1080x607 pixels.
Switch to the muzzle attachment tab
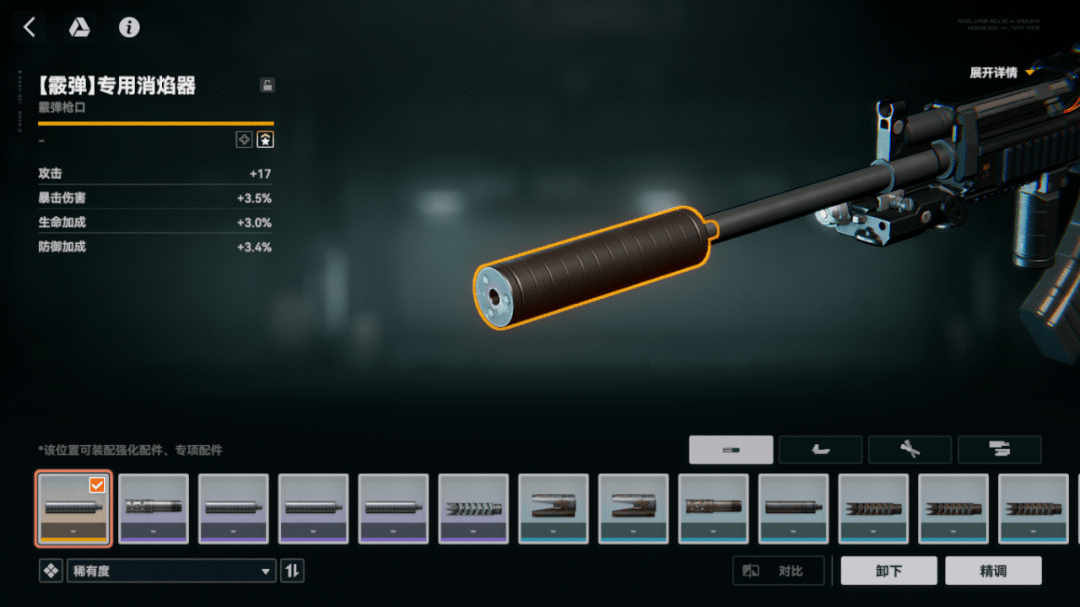(x=730, y=450)
